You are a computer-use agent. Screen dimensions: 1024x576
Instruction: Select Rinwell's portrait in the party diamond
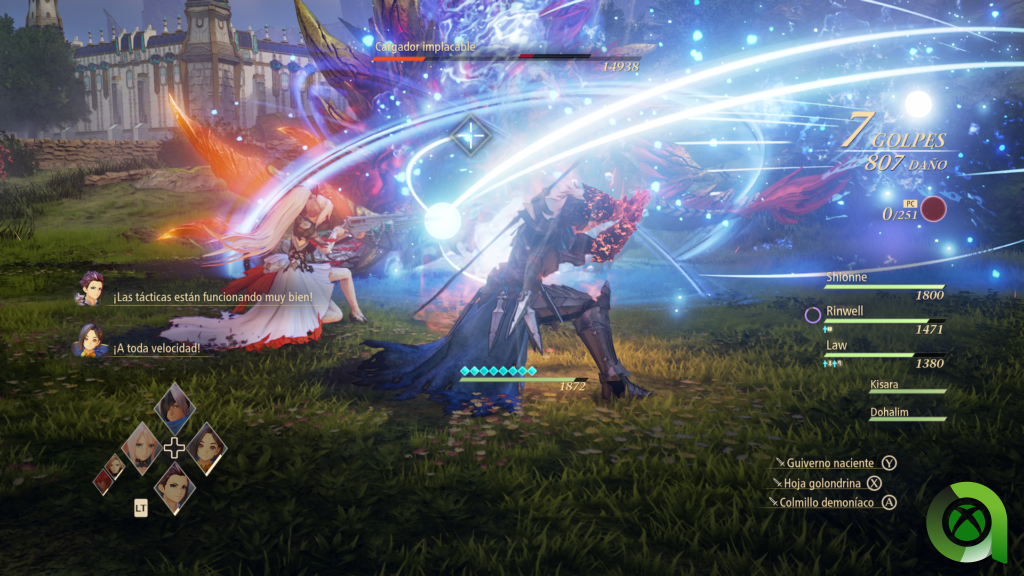pyautogui.click(x=206, y=447)
